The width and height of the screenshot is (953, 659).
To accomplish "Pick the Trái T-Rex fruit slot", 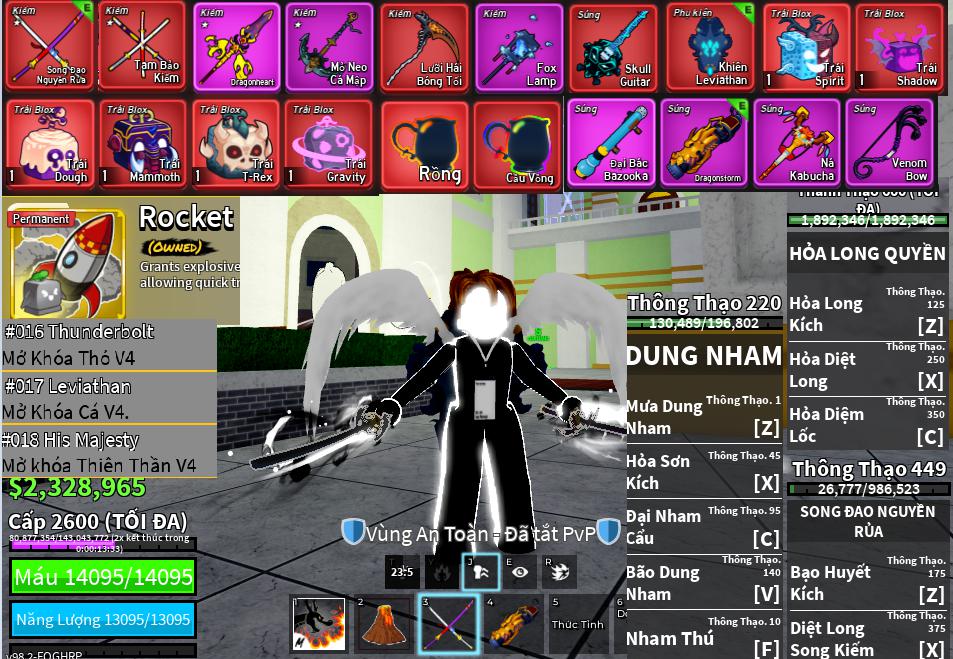I will coord(236,142).
